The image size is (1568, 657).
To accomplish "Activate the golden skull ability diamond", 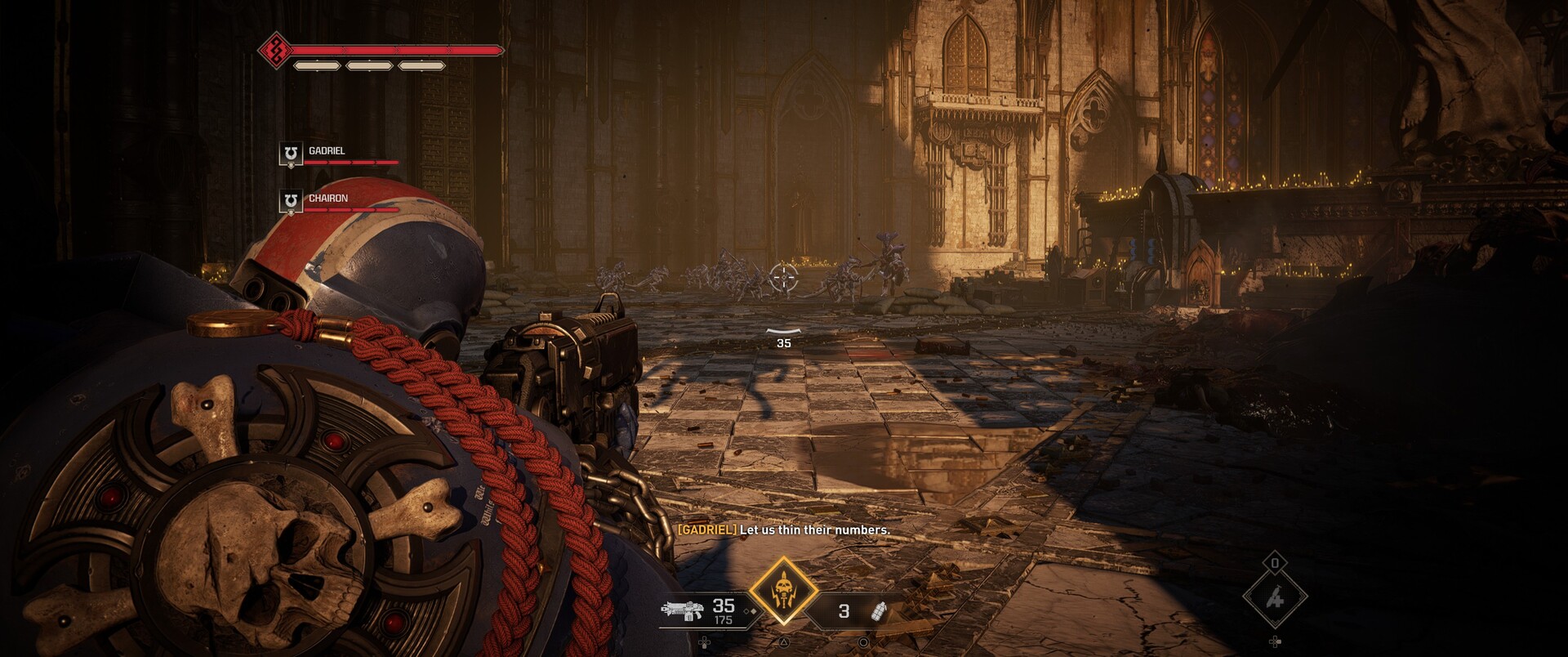I will pyautogui.click(x=783, y=591).
